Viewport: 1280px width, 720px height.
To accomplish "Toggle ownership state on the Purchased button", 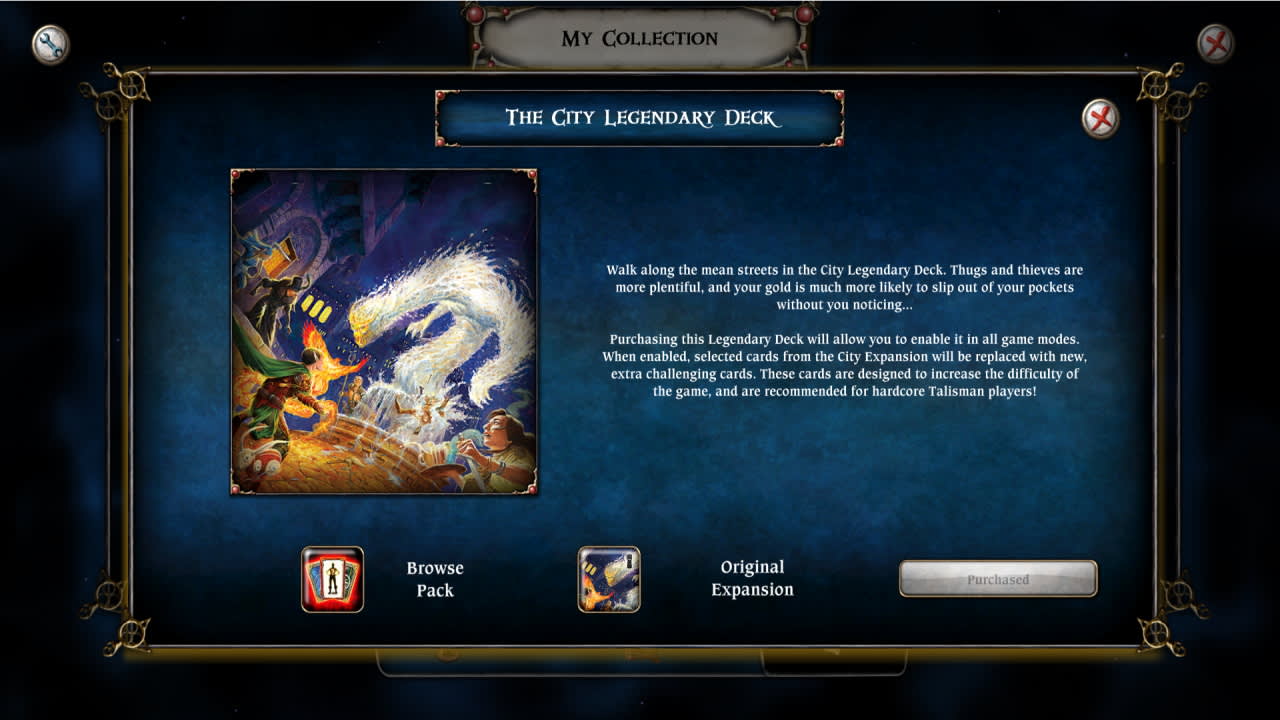I will pos(998,578).
